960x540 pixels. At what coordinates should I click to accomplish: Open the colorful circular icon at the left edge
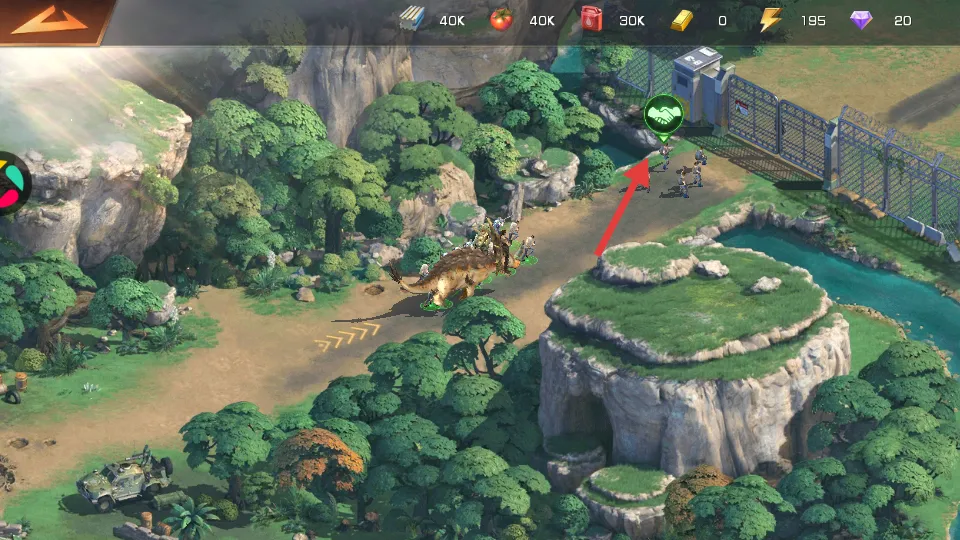(10, 183)
